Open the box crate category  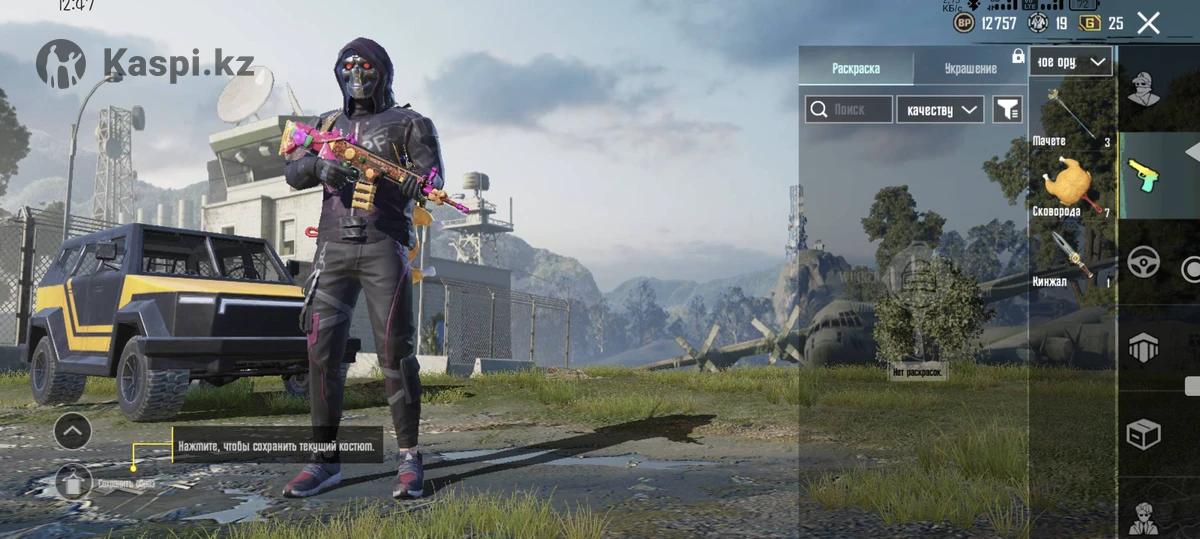coord(1144,434)
